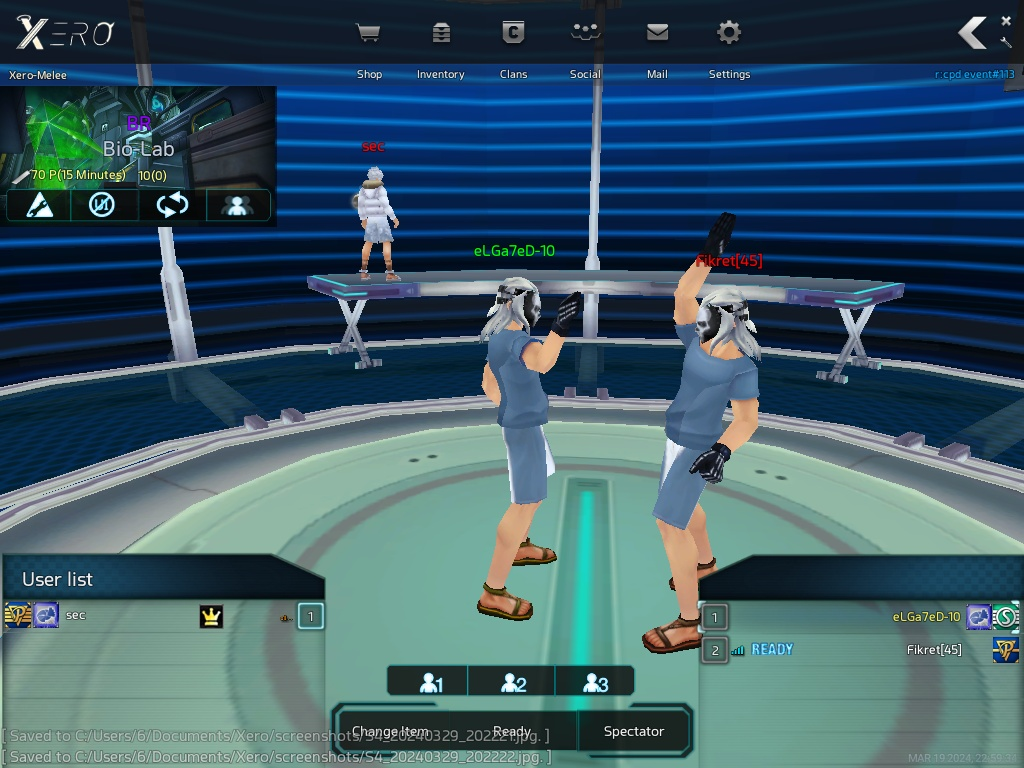Image resolution: width=1024 pixels, height=768 pixels.
Task: Choose the two-player preset button
Action: (512, 682)
